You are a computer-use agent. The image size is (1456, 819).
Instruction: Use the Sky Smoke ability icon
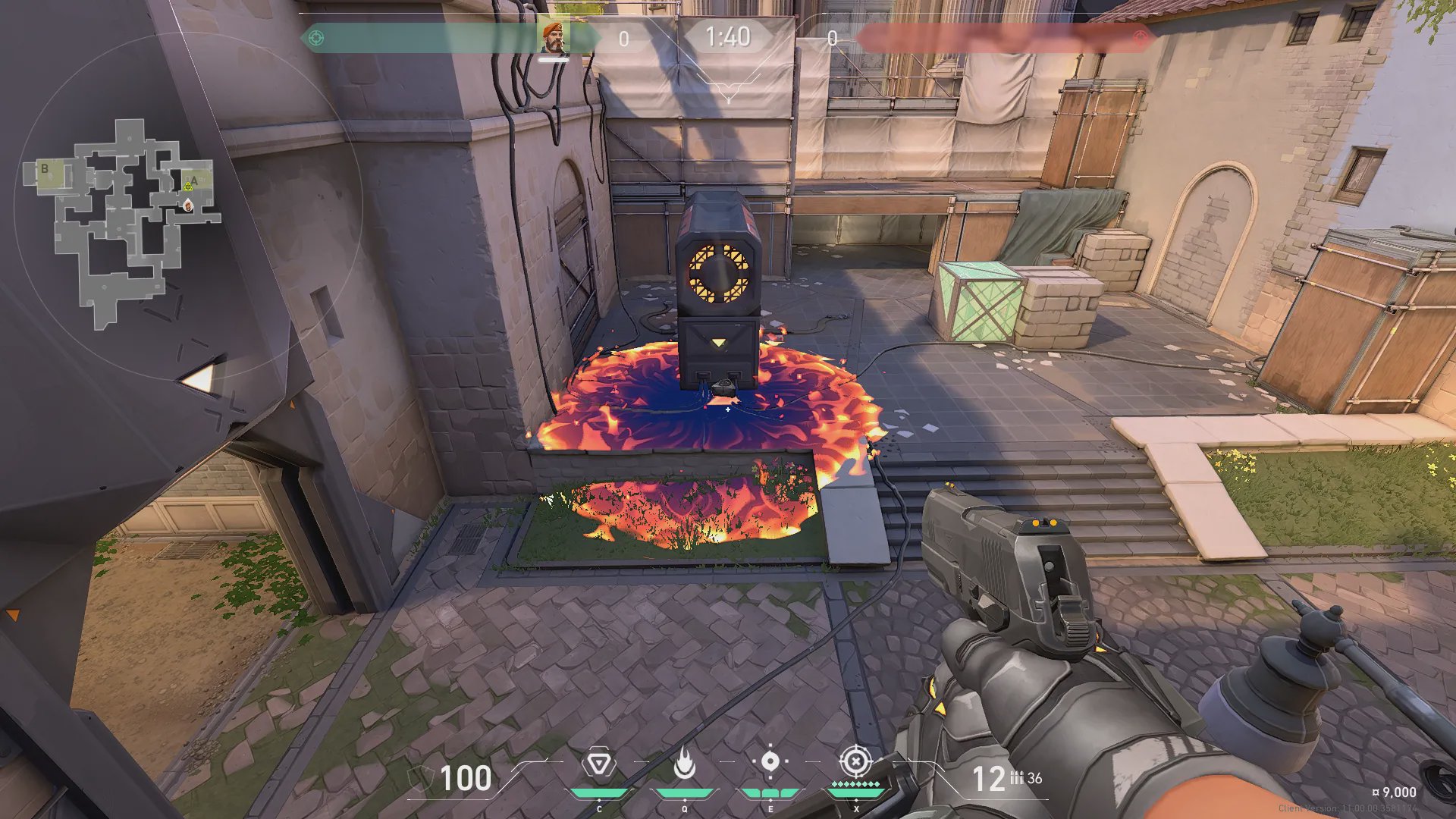tap(770, 762)
